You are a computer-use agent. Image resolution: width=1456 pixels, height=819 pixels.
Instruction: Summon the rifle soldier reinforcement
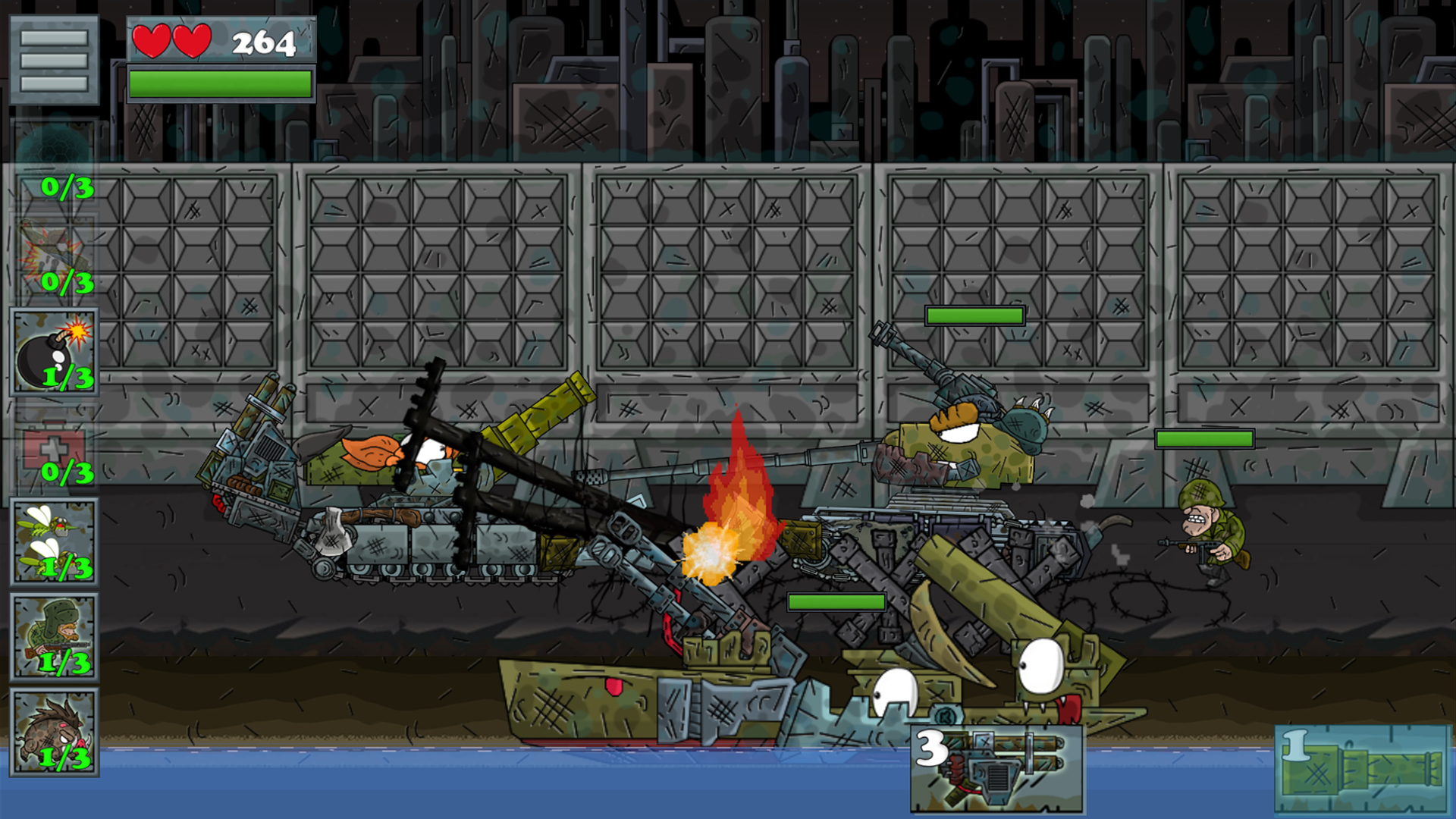click(x=54, y=637)
